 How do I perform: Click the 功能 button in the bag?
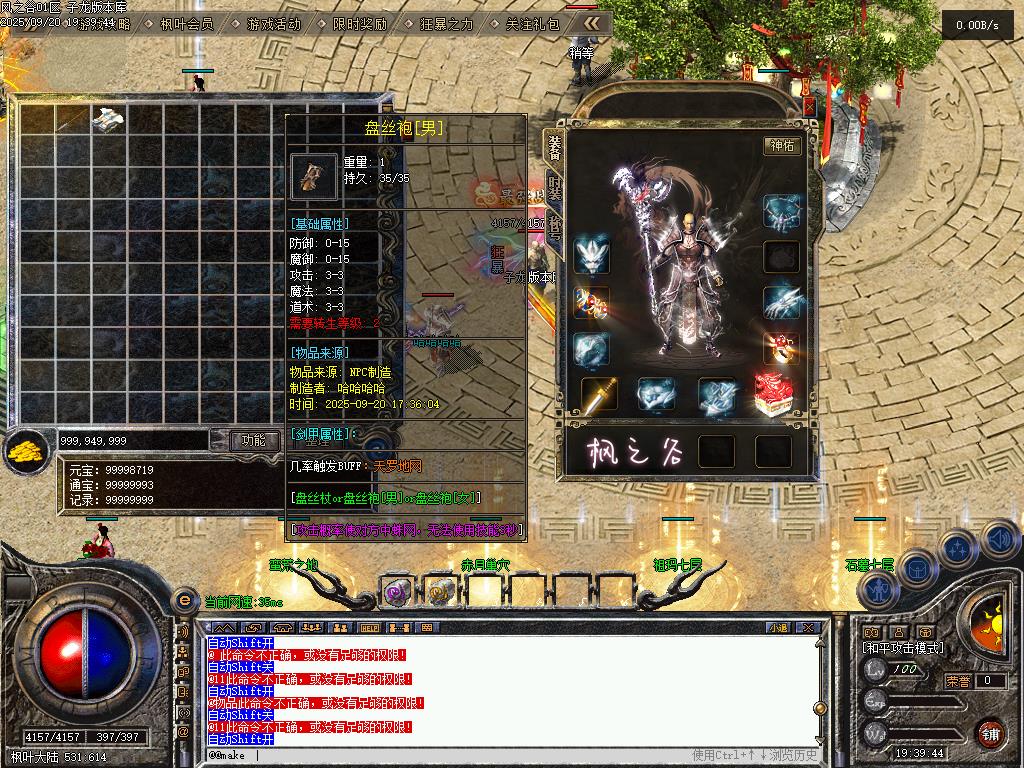point(254,440)
